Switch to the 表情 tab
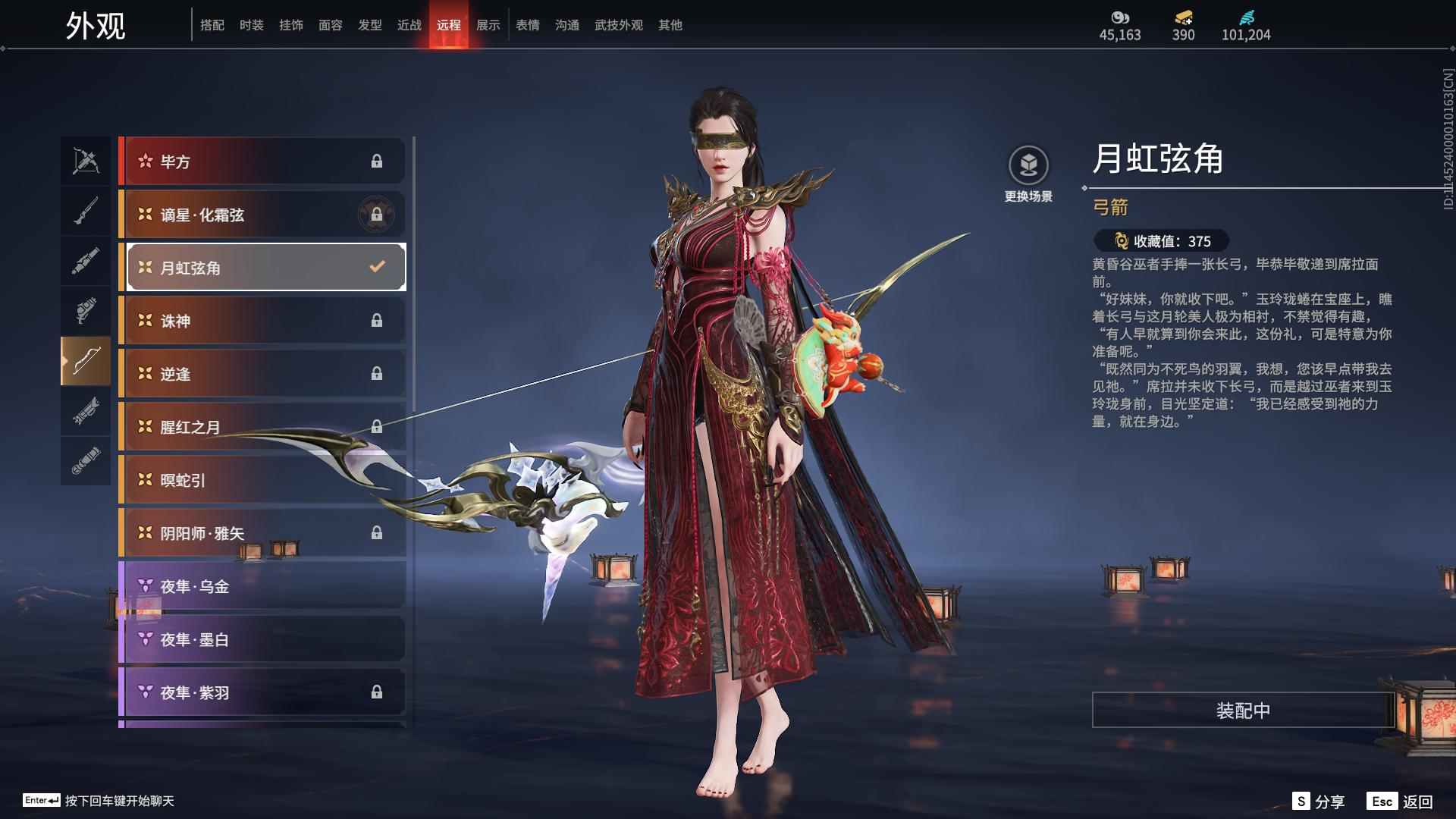This screenshot has width=1456, height=819. 526,24
